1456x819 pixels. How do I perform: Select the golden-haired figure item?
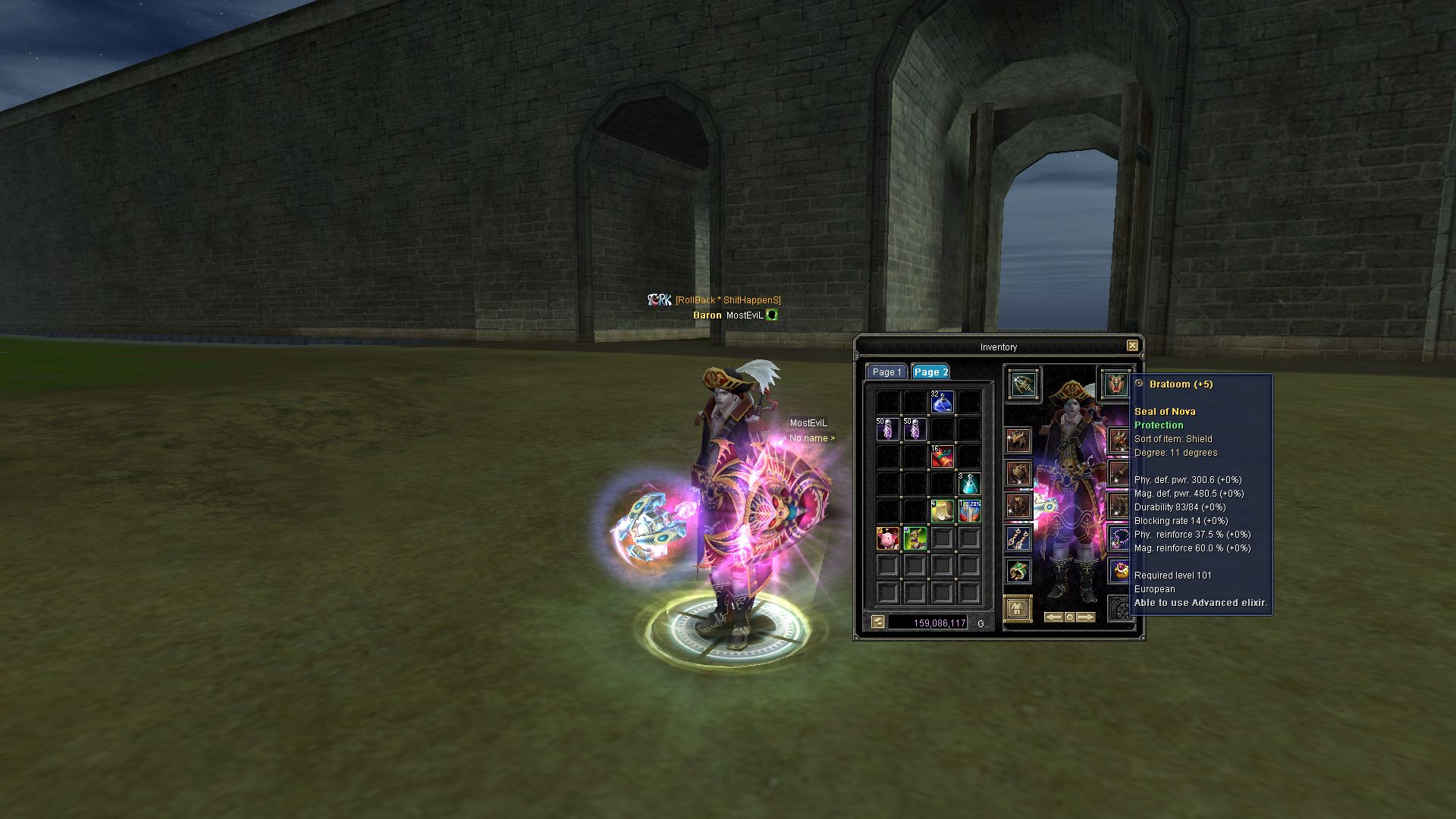pos(942,511)
